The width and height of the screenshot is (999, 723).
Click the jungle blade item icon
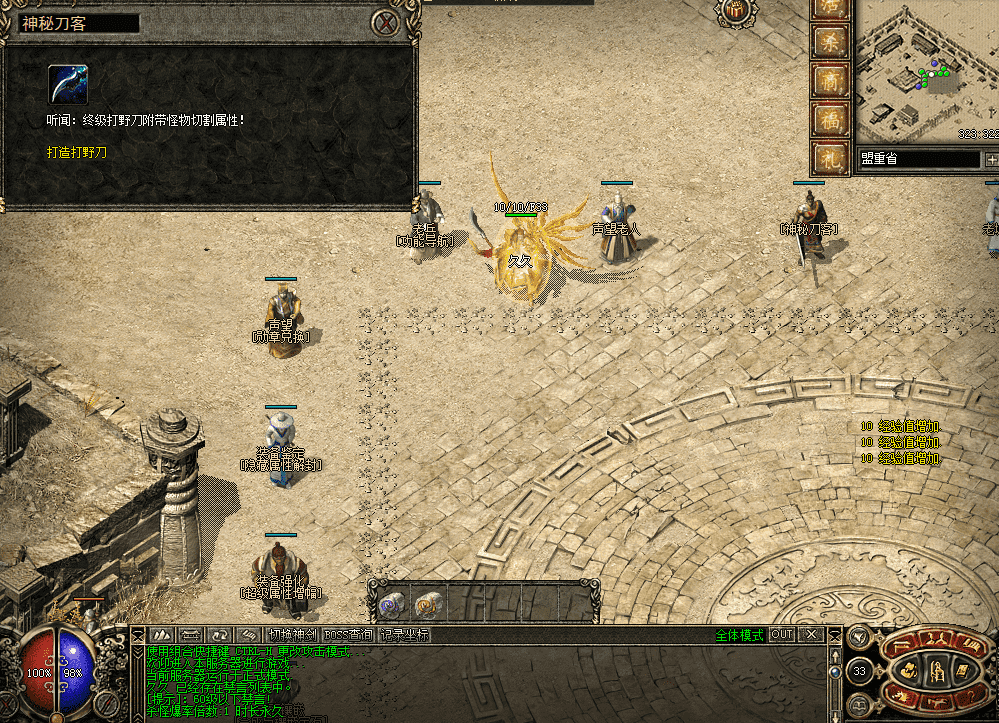point(68,85)
